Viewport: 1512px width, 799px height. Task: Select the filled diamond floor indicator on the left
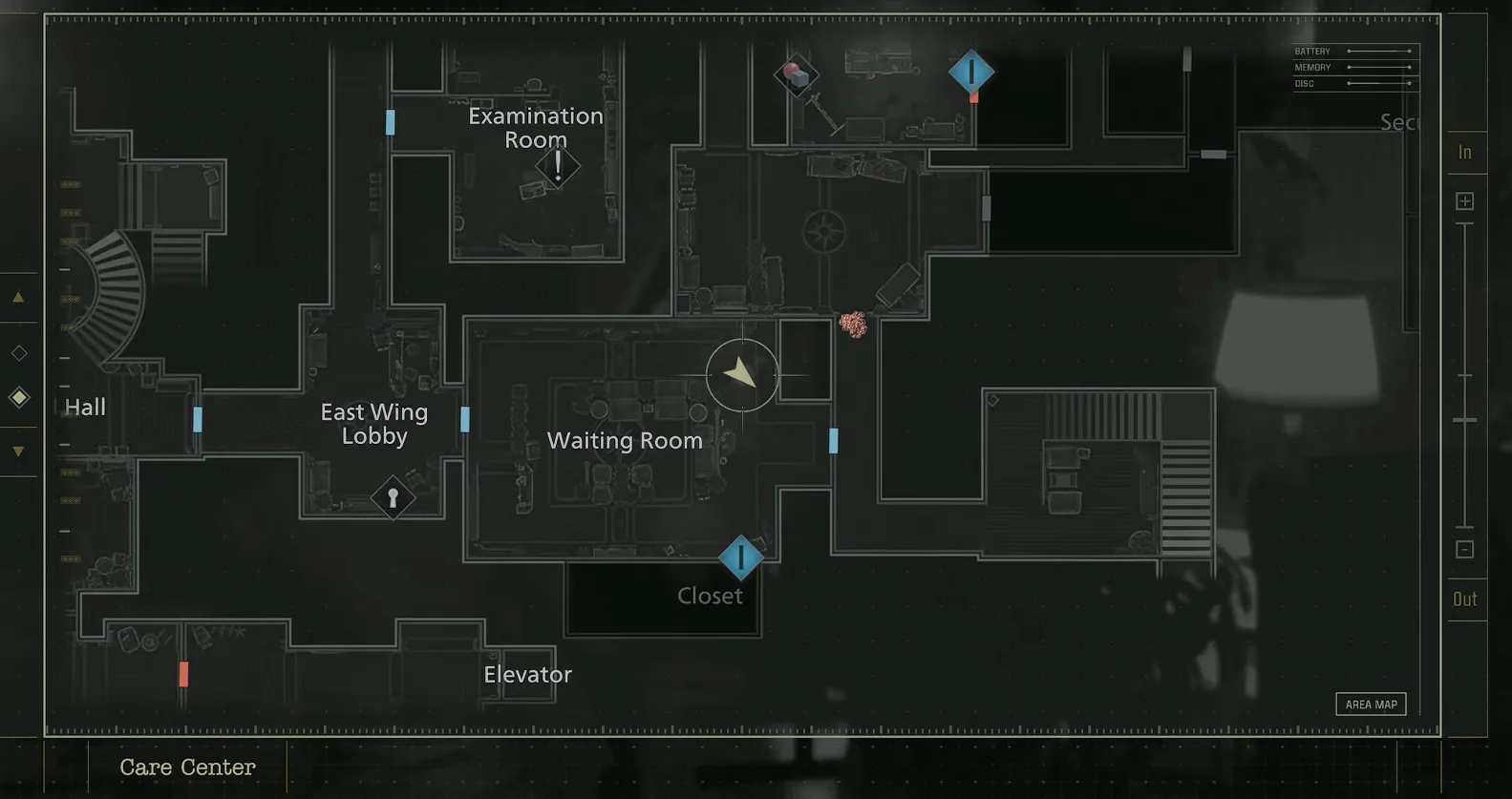tap(19, 397)
